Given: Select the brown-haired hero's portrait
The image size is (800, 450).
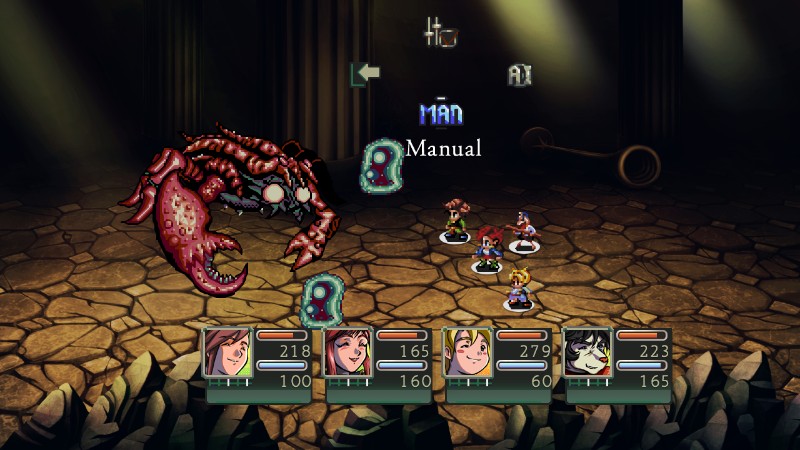Looking at the screenshot, I should (x=227, y=352).
